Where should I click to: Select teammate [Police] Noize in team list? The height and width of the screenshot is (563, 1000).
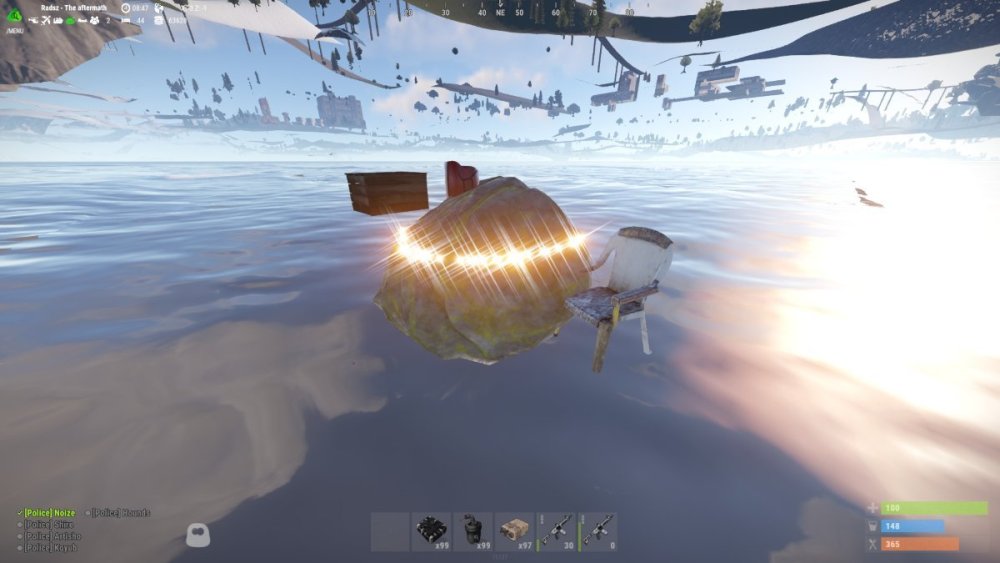pos(48,513)
